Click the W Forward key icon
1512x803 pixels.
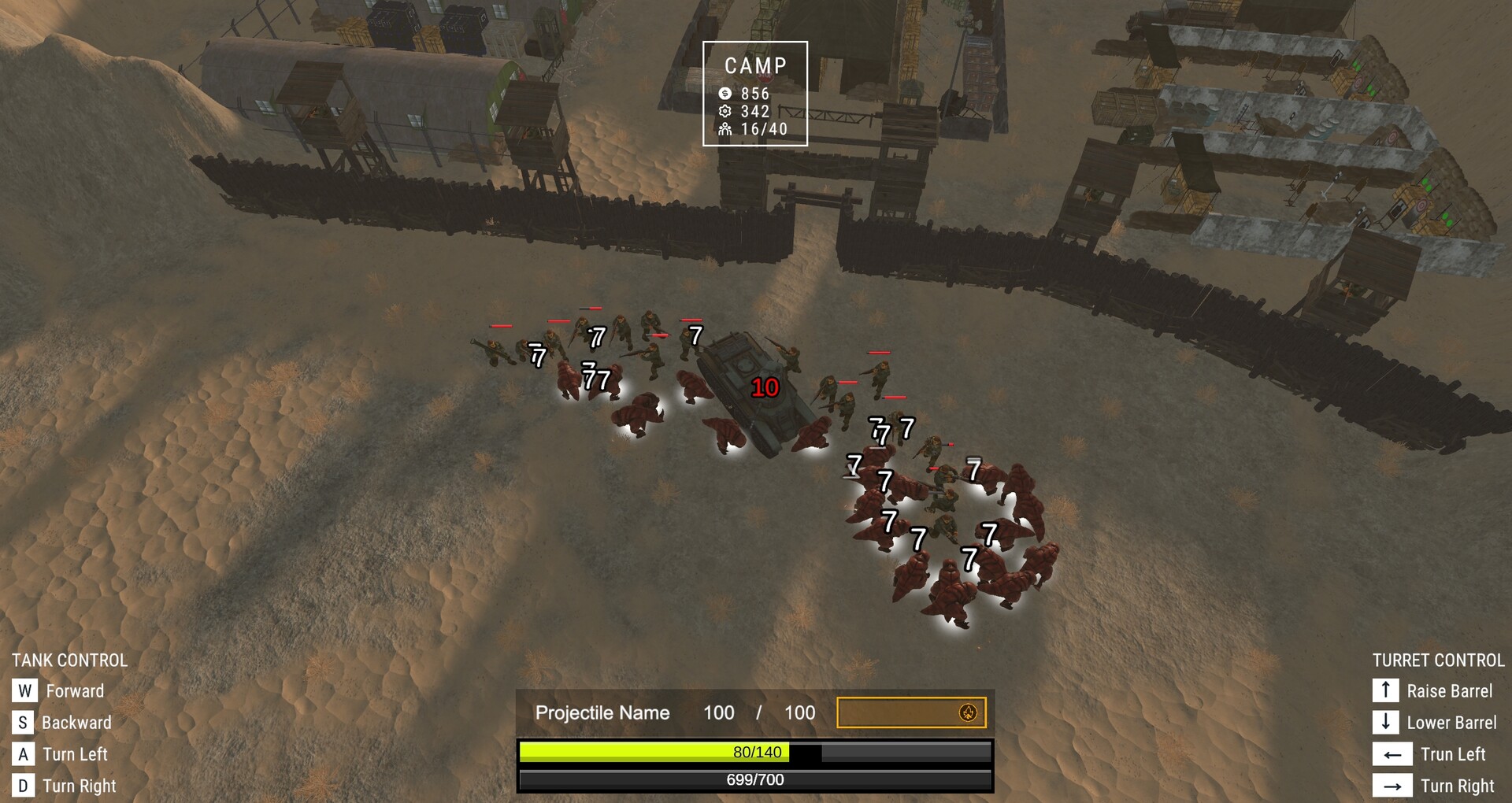(24, 690)
